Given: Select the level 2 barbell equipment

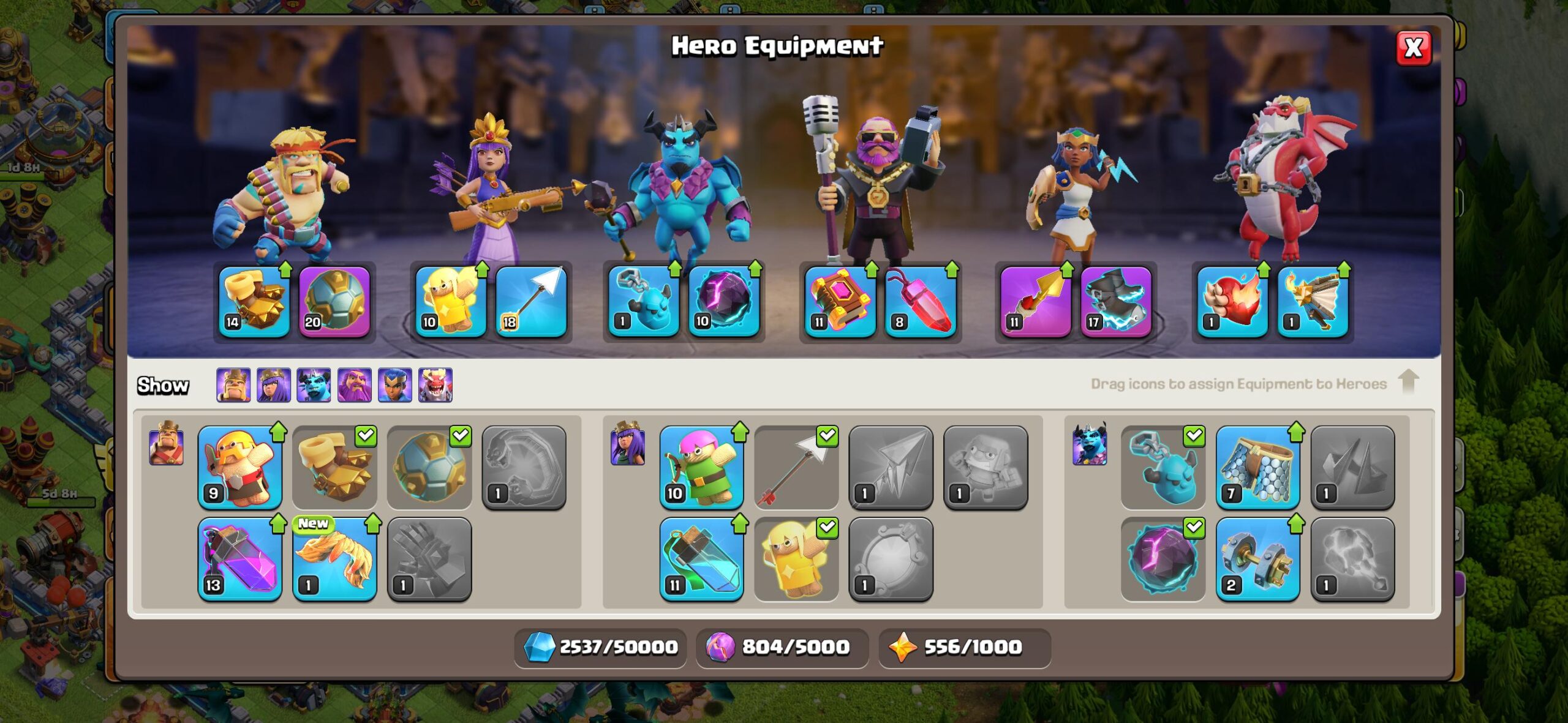Looking at the screenshot, I should (1257, 560).
